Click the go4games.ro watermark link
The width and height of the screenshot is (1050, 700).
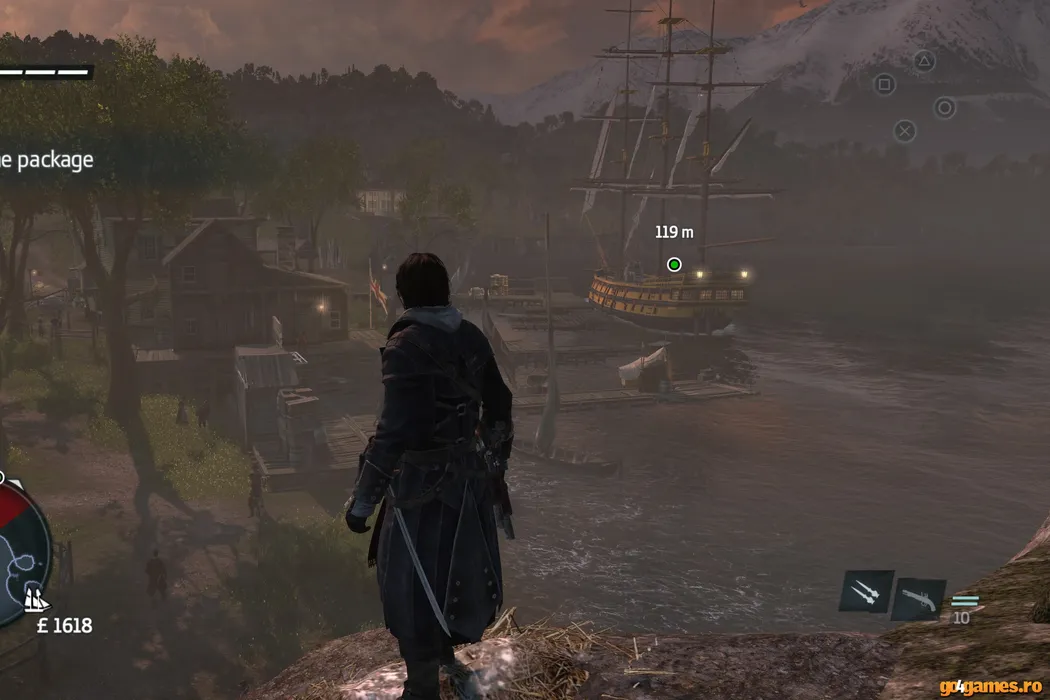990,686
